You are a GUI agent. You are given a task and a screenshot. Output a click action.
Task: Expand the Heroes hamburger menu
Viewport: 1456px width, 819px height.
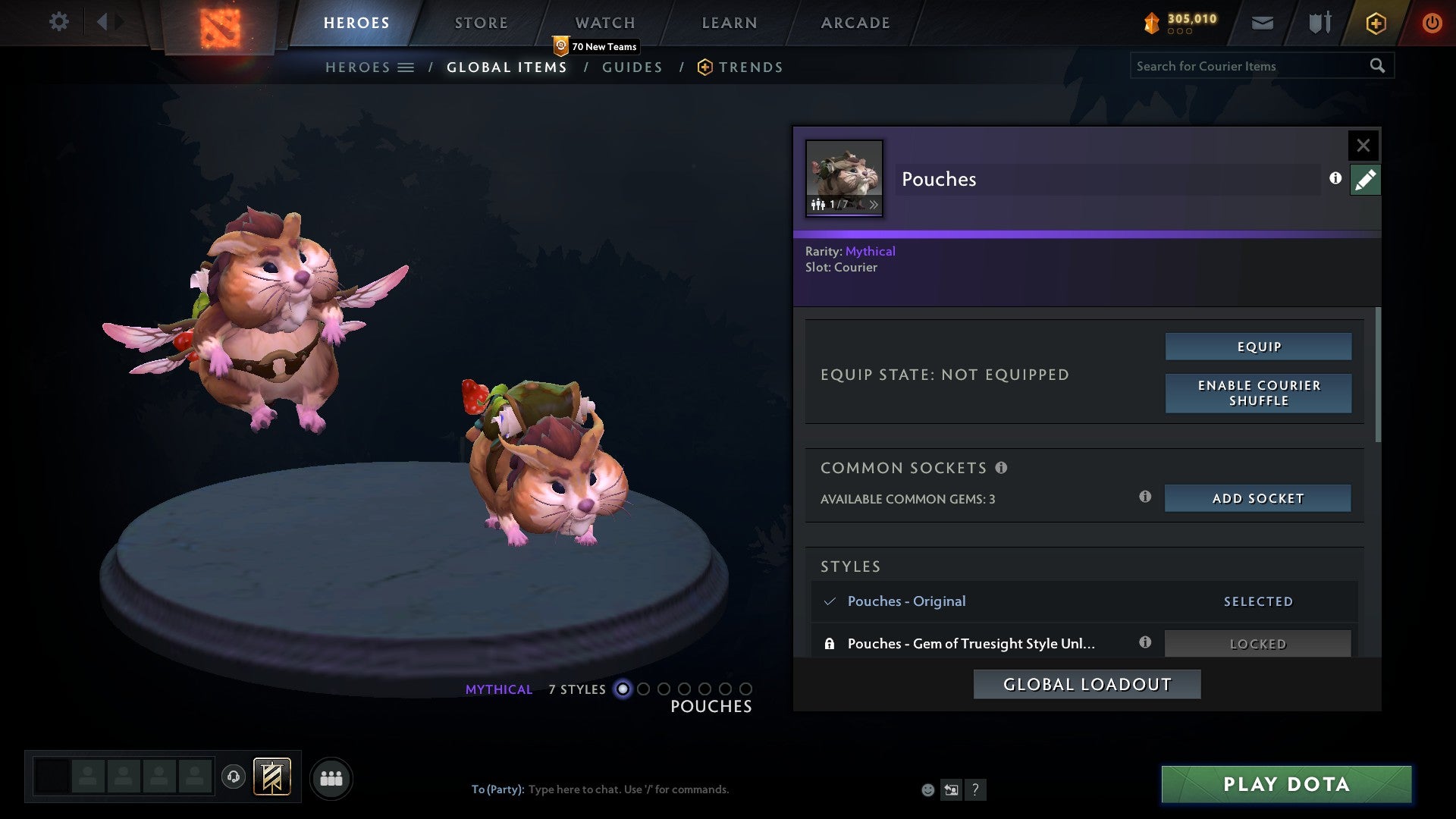[x=406, y=67]
